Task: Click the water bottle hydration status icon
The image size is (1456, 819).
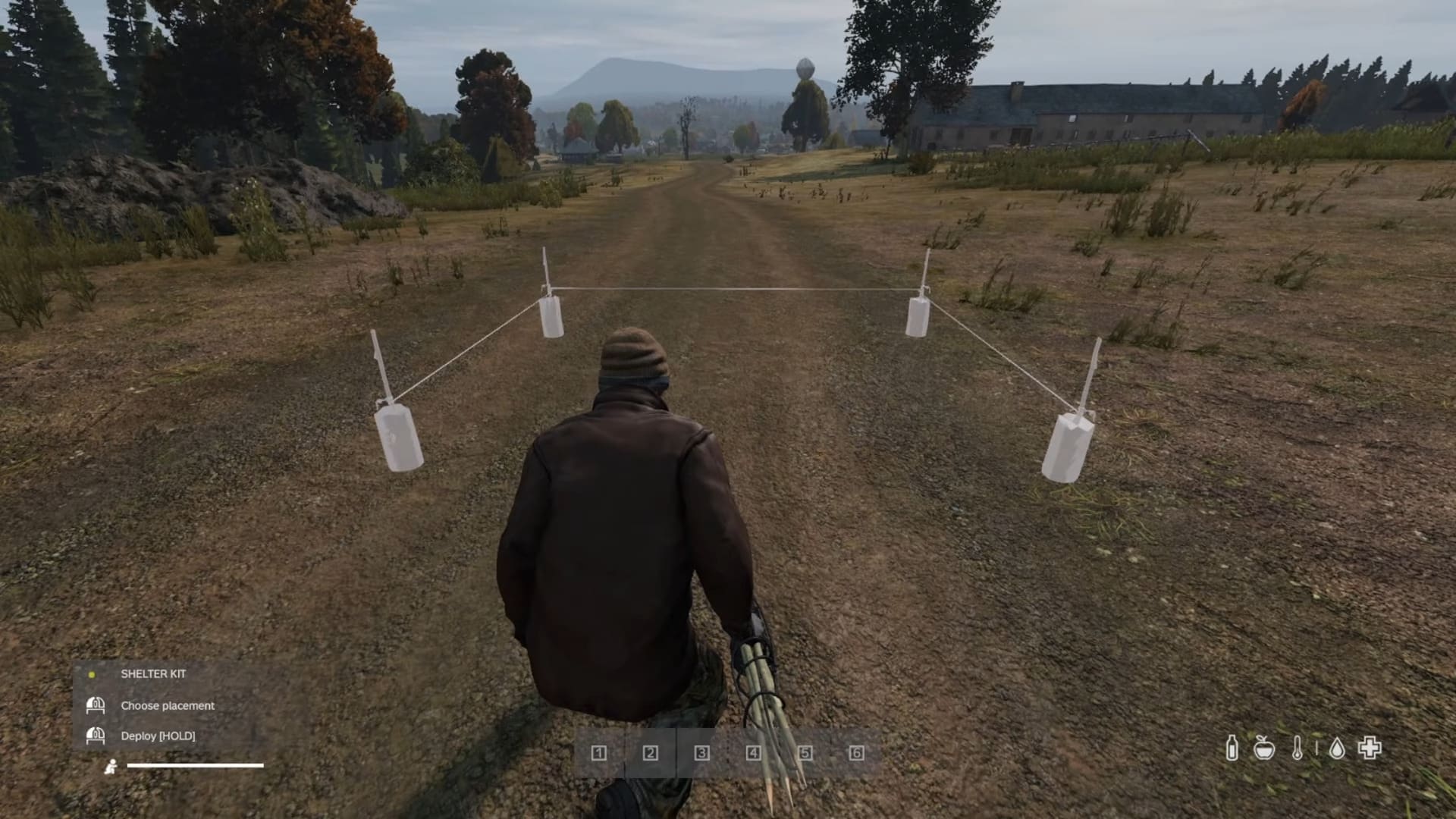Action: tap(1233, 747)
